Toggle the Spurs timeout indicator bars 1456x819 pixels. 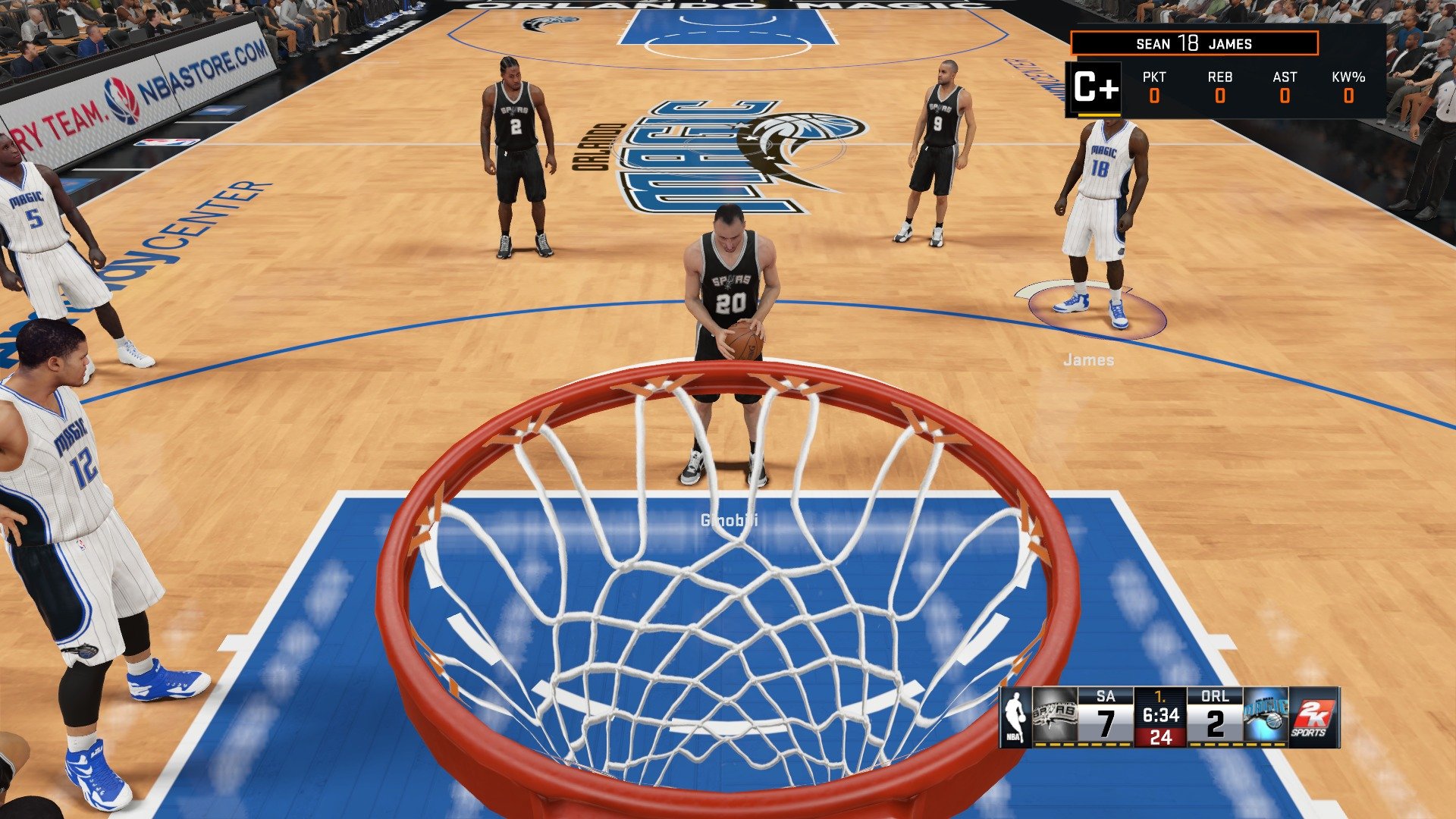coord(1081,744)
